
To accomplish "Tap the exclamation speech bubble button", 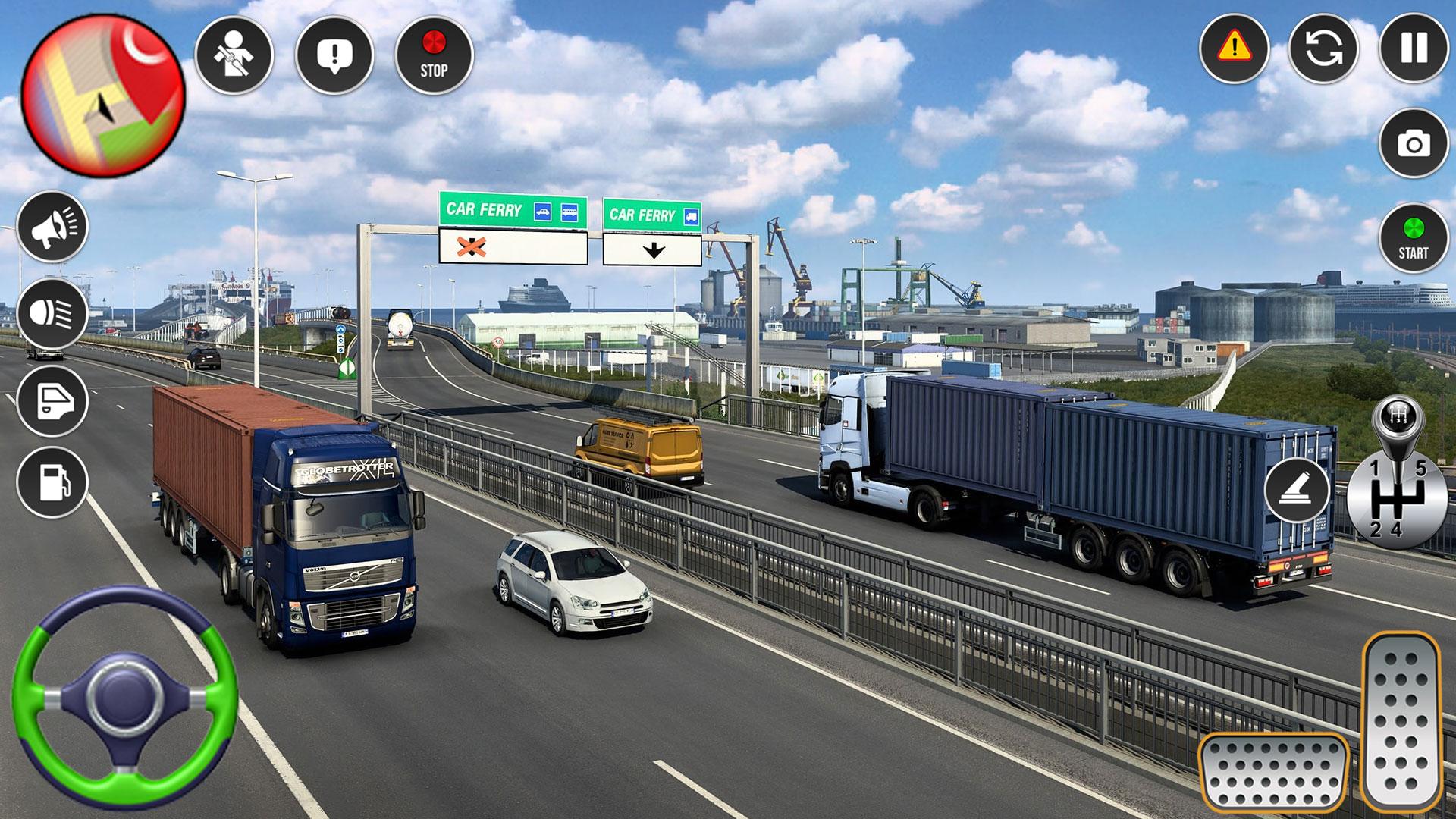I will click(334, 55).
